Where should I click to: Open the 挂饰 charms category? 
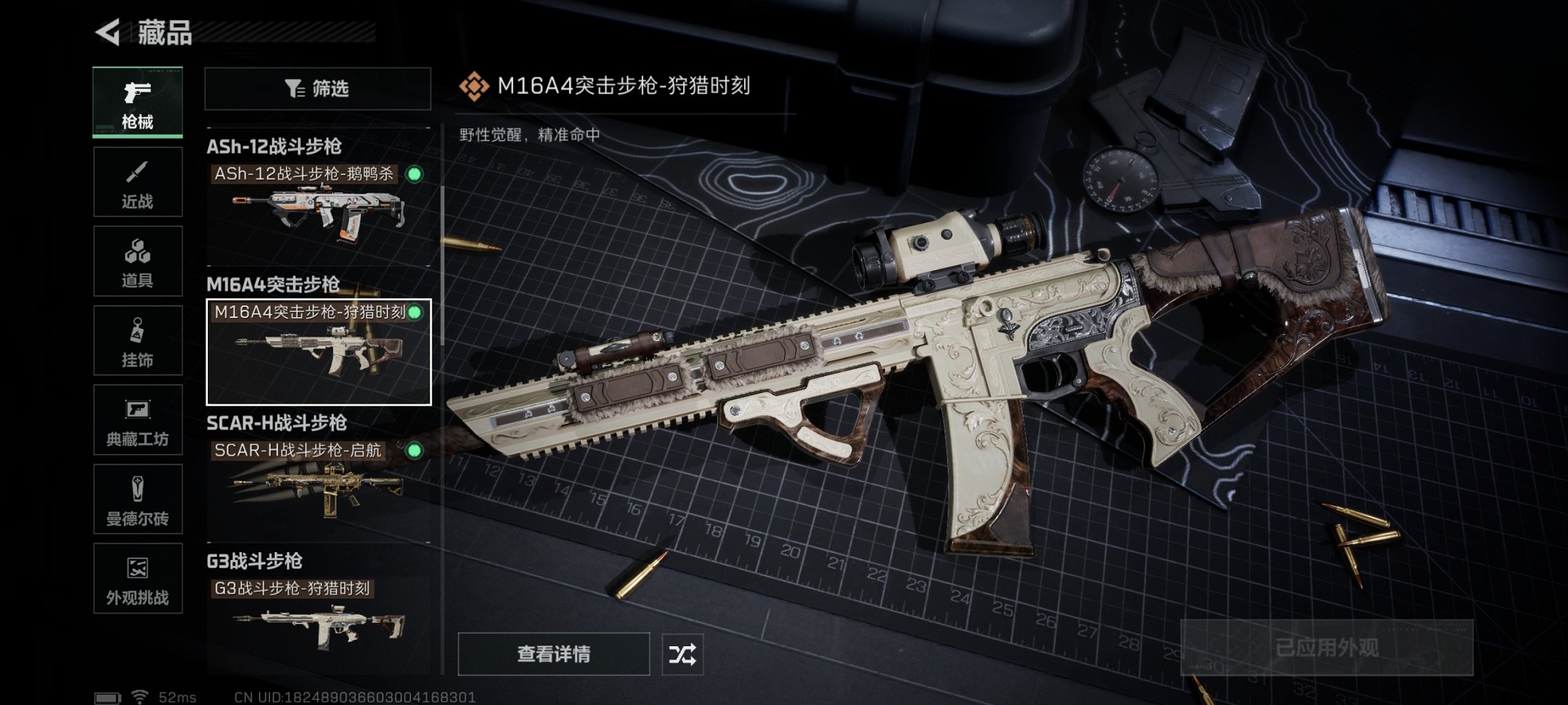click(137, 339)
